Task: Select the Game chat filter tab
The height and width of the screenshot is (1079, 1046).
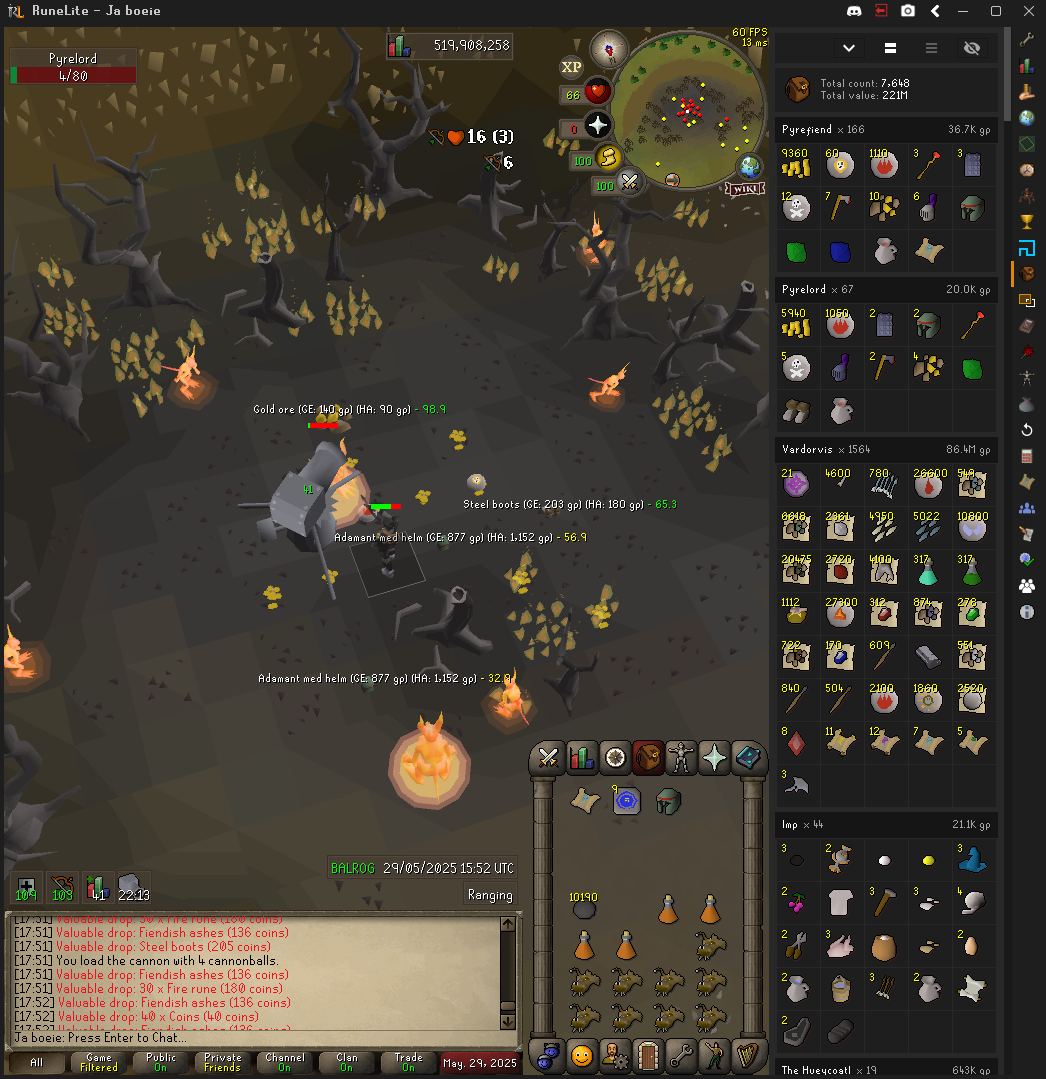Action: [x=98, y=1062]
